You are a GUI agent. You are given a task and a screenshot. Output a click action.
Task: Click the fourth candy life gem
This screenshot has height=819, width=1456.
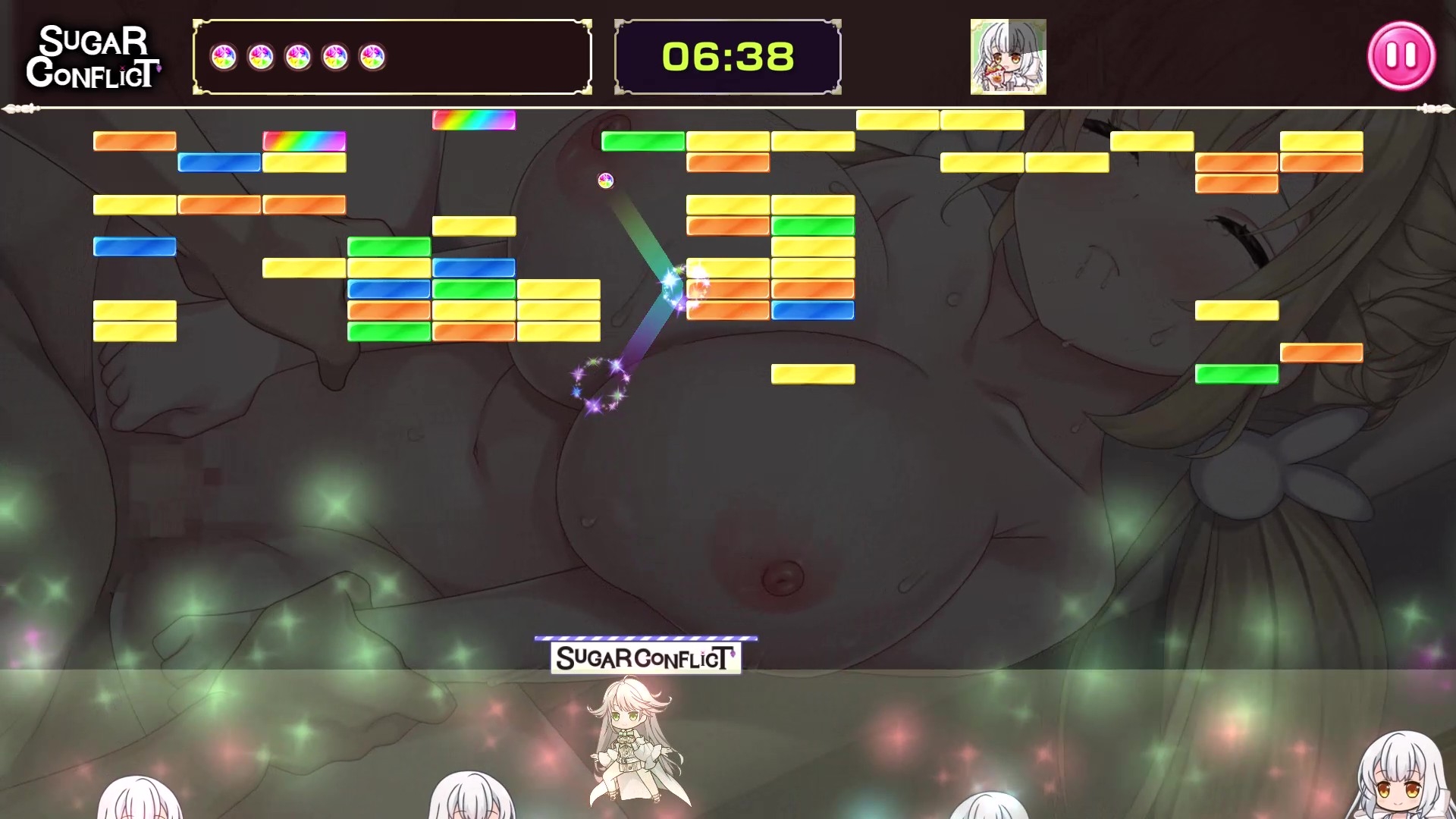pyautogui.click(x=334, y=55)
